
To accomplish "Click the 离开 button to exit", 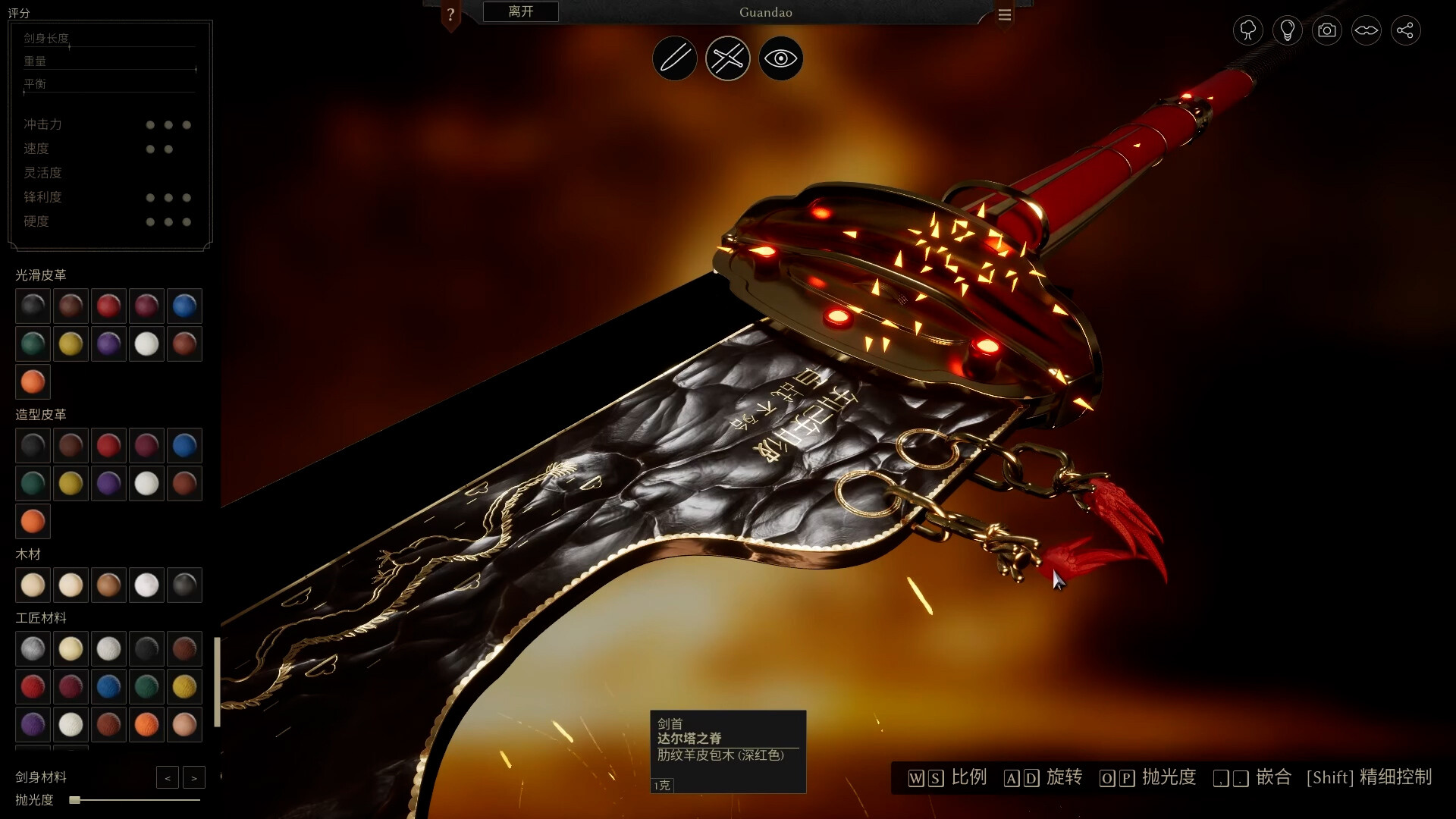I will 519,11.
